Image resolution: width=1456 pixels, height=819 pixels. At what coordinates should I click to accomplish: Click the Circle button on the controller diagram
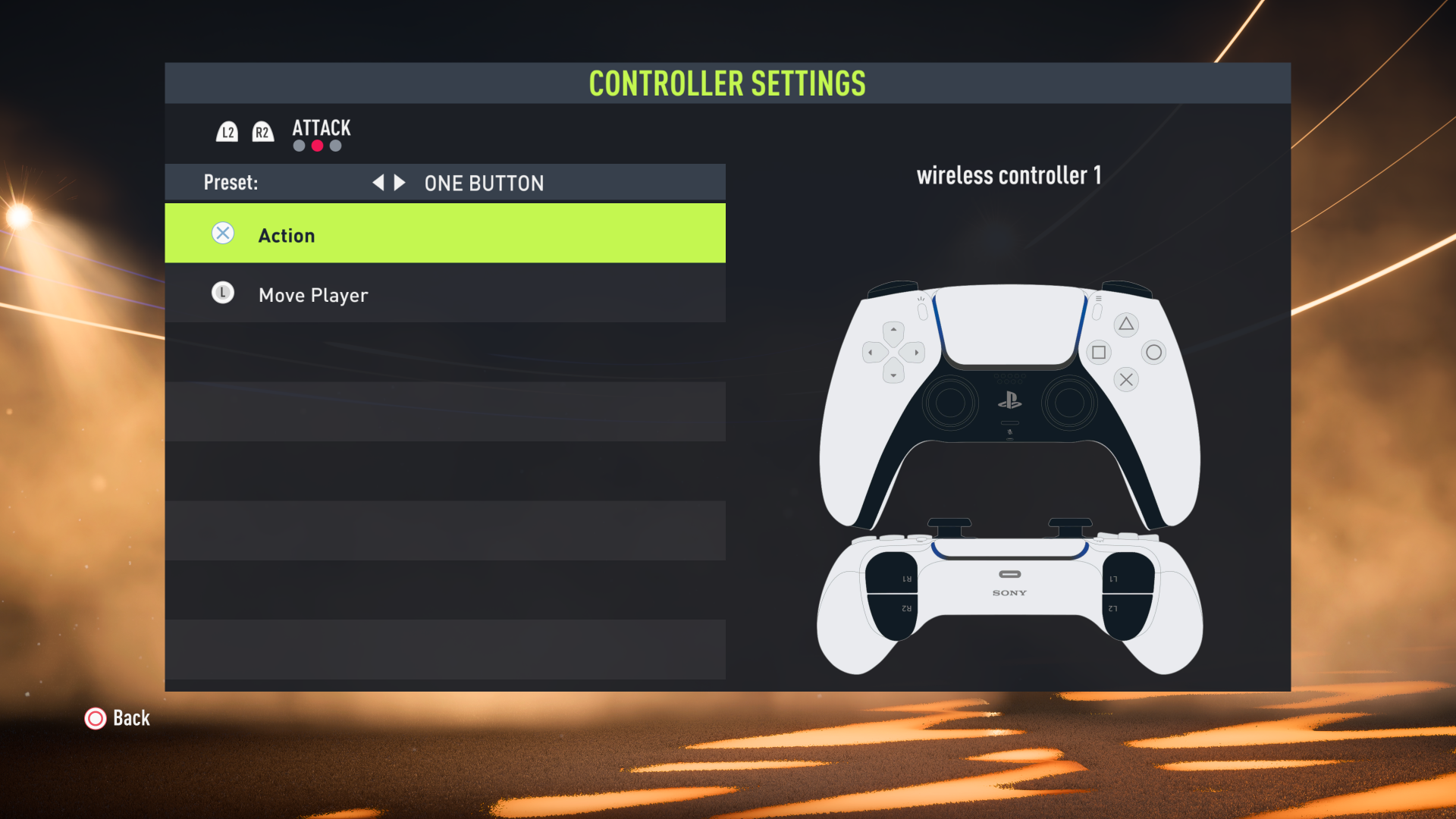tap(1153, 352)
